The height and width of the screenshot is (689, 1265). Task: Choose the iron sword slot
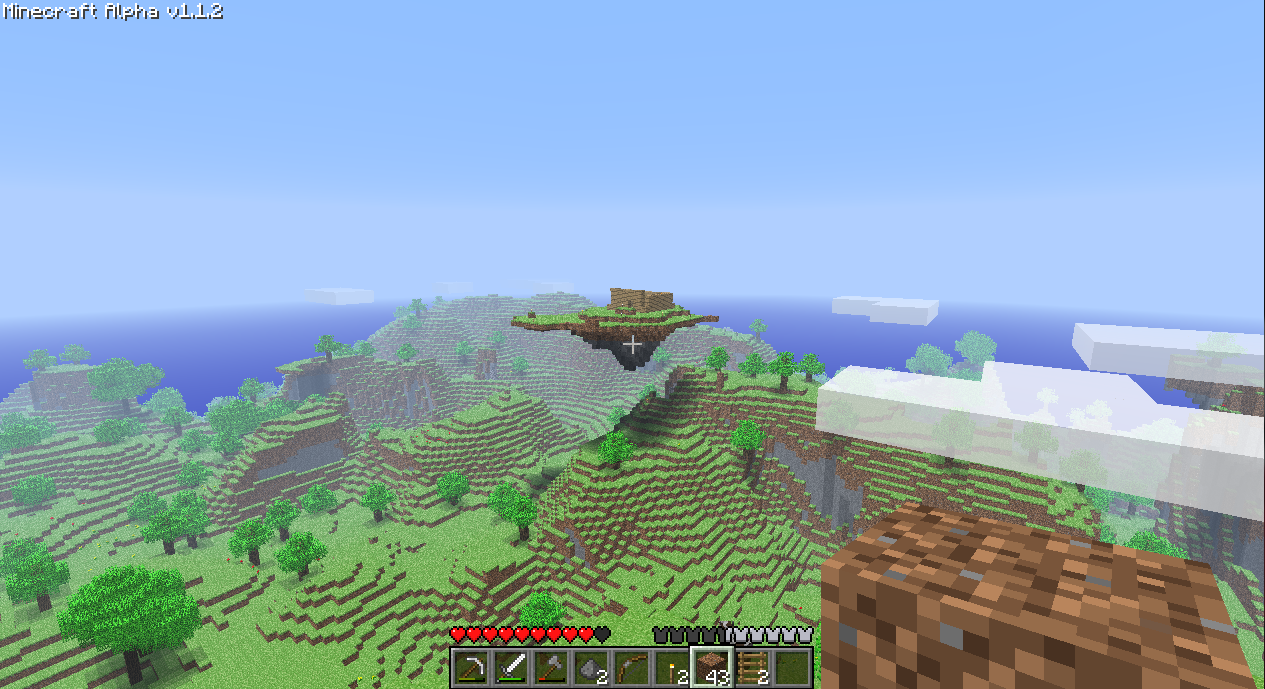click(x=511, y=667)
